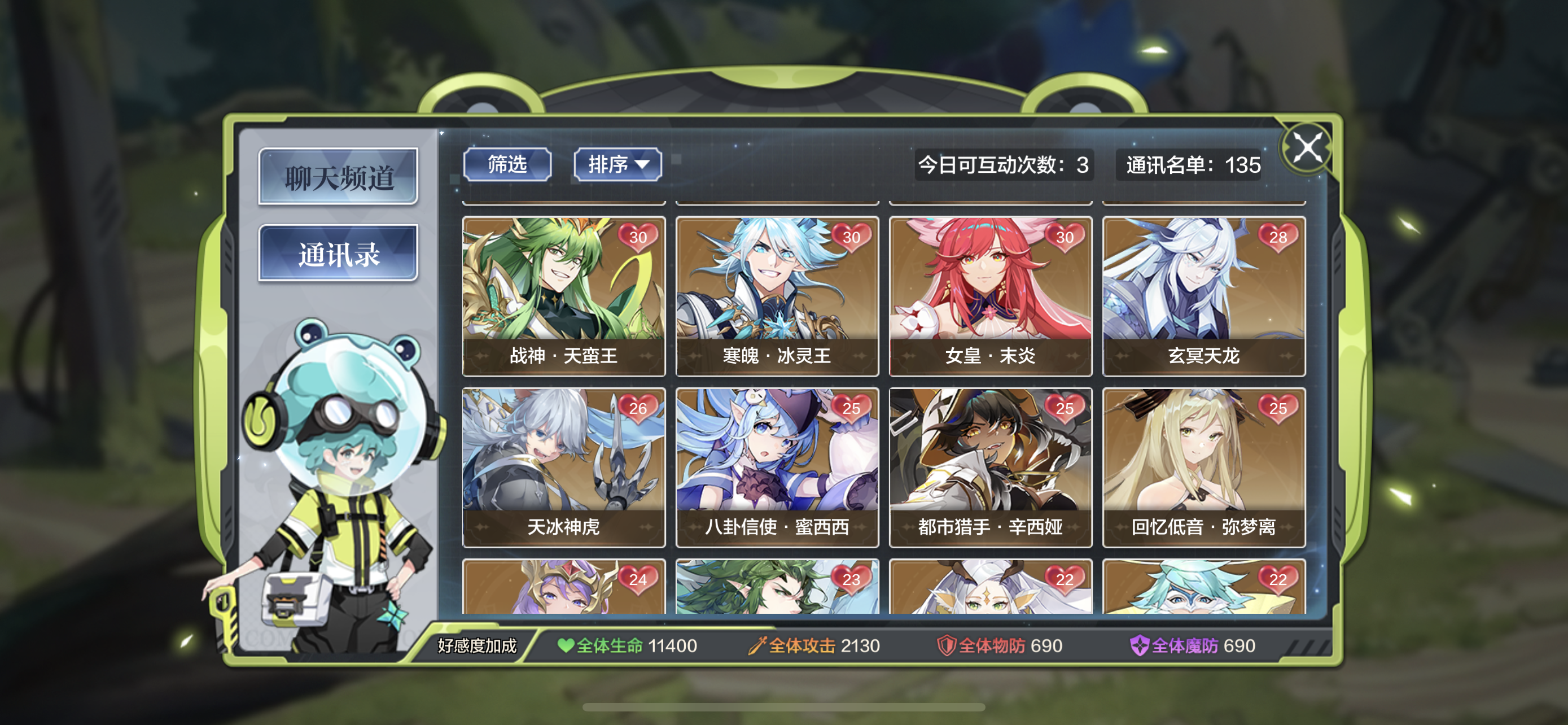This screenshot has height=725, width=1568.
Task: Switch to the 聊天频道 tab
Action: tap(338, 177)
